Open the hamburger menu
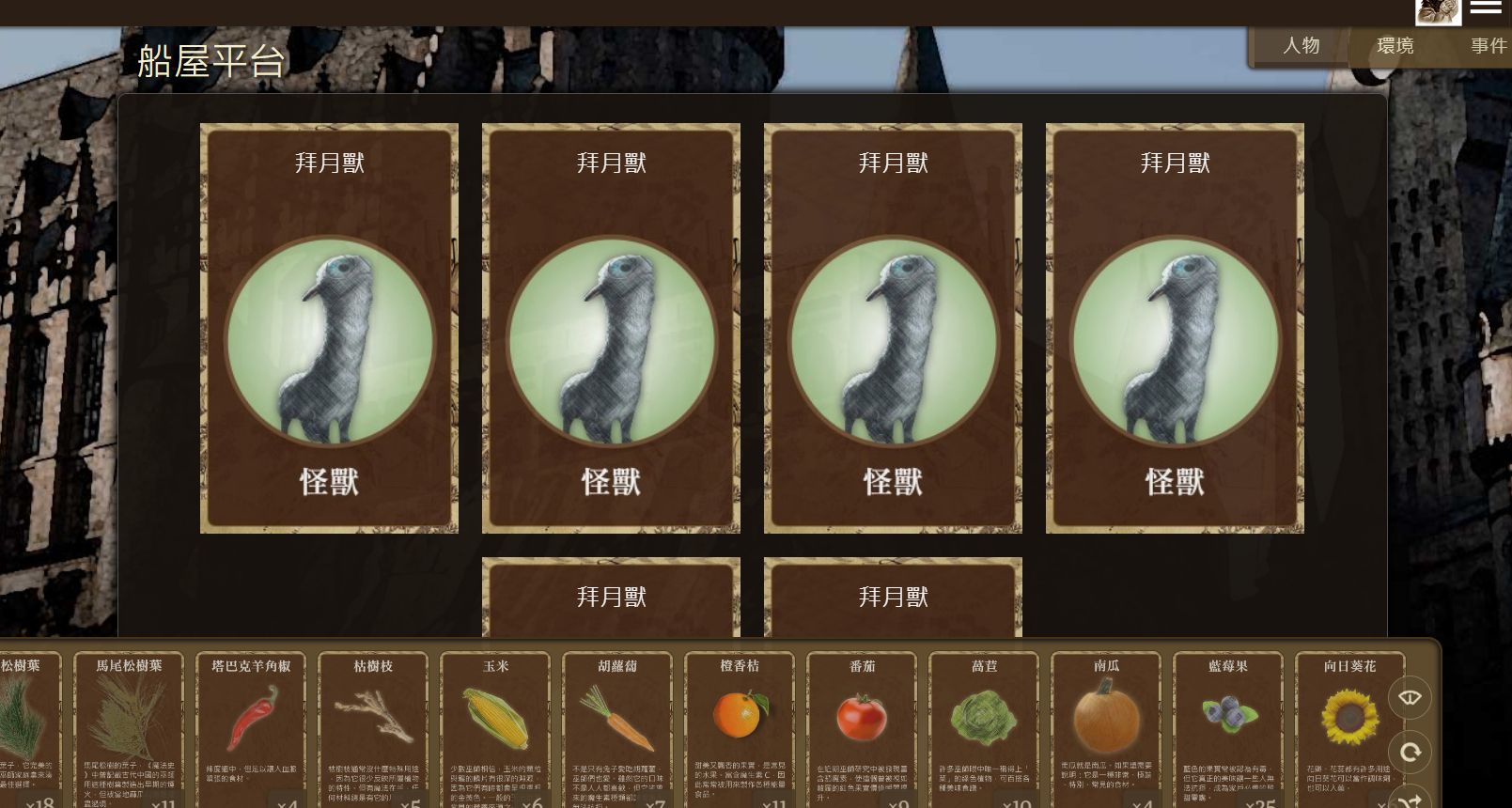Image resolution: width=1512 pixels, height=808 pixels. pyautogui.click(x=1486, y=8)
